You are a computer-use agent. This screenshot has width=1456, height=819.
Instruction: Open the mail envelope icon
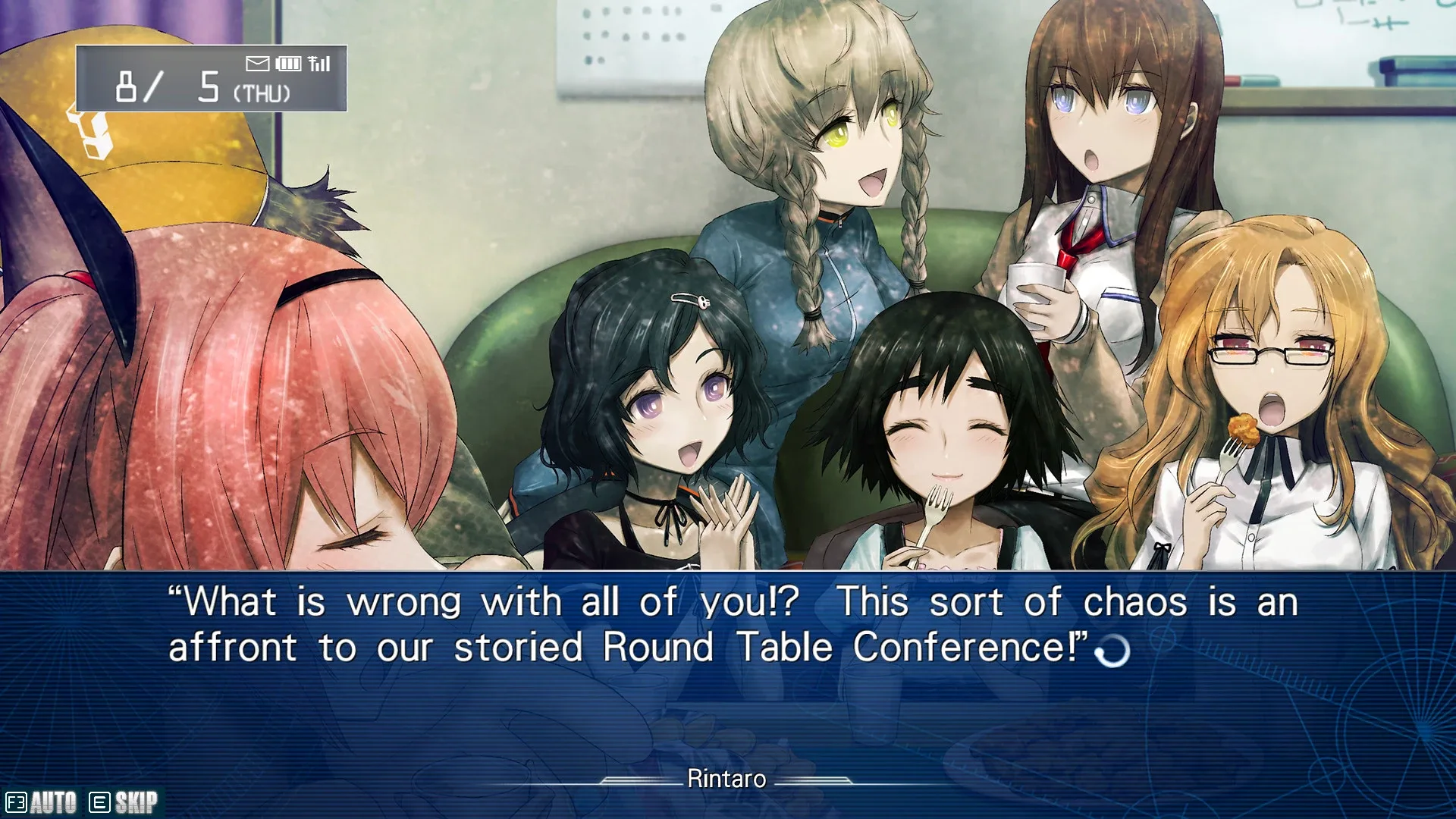[258, 64]
